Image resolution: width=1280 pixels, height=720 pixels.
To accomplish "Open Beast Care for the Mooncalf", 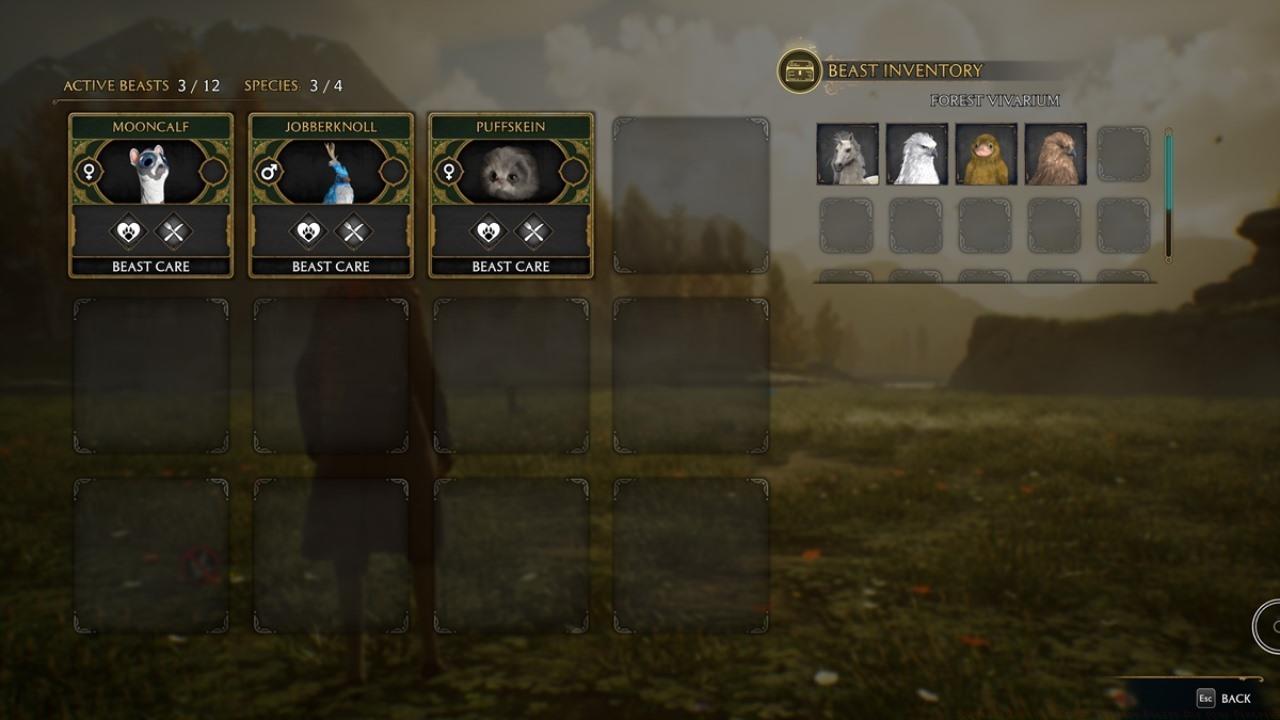I will [x=150, y=266].
